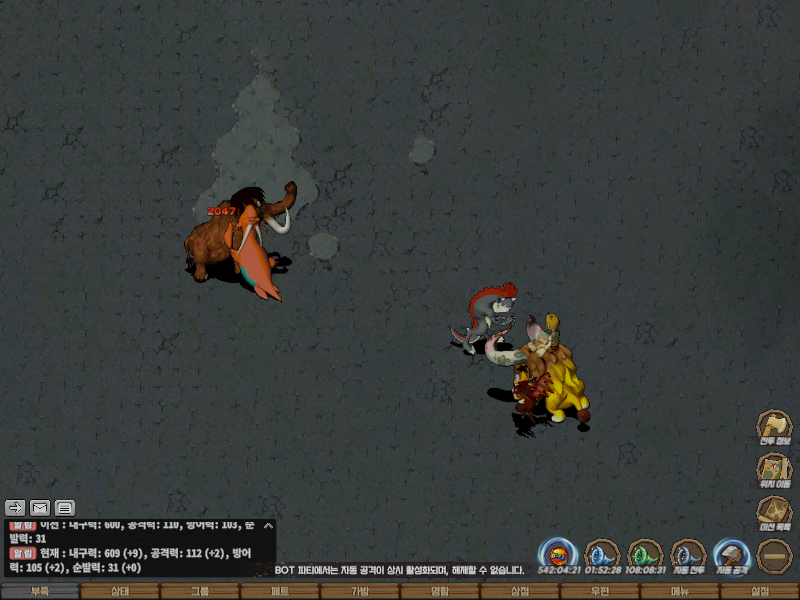Viewport: 800px width, 600px height.
Task: Select the orange Exp boost icon
Action: point(558,554)
